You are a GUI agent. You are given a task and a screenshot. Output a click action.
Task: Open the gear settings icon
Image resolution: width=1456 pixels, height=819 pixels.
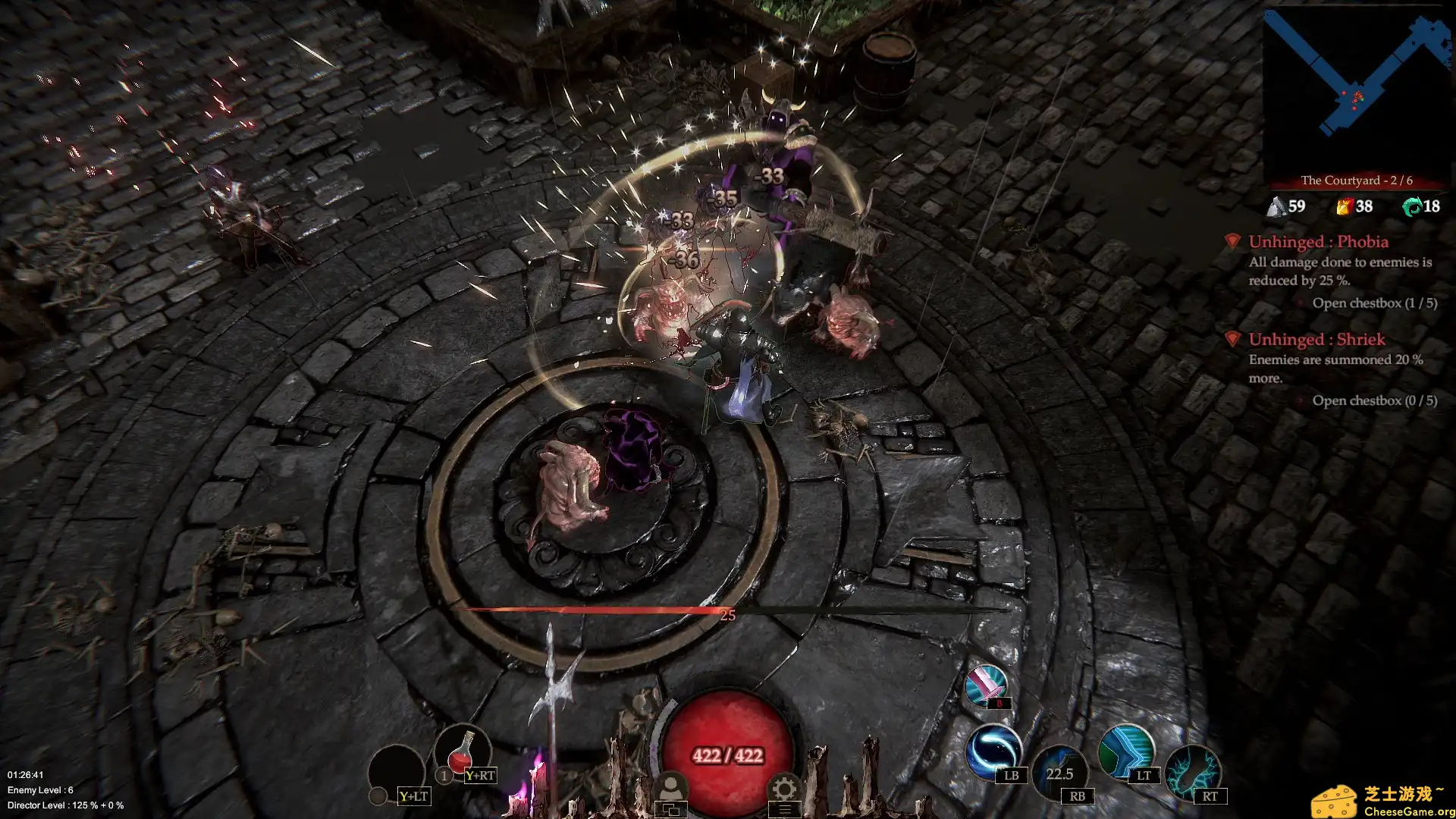point(784,789)
